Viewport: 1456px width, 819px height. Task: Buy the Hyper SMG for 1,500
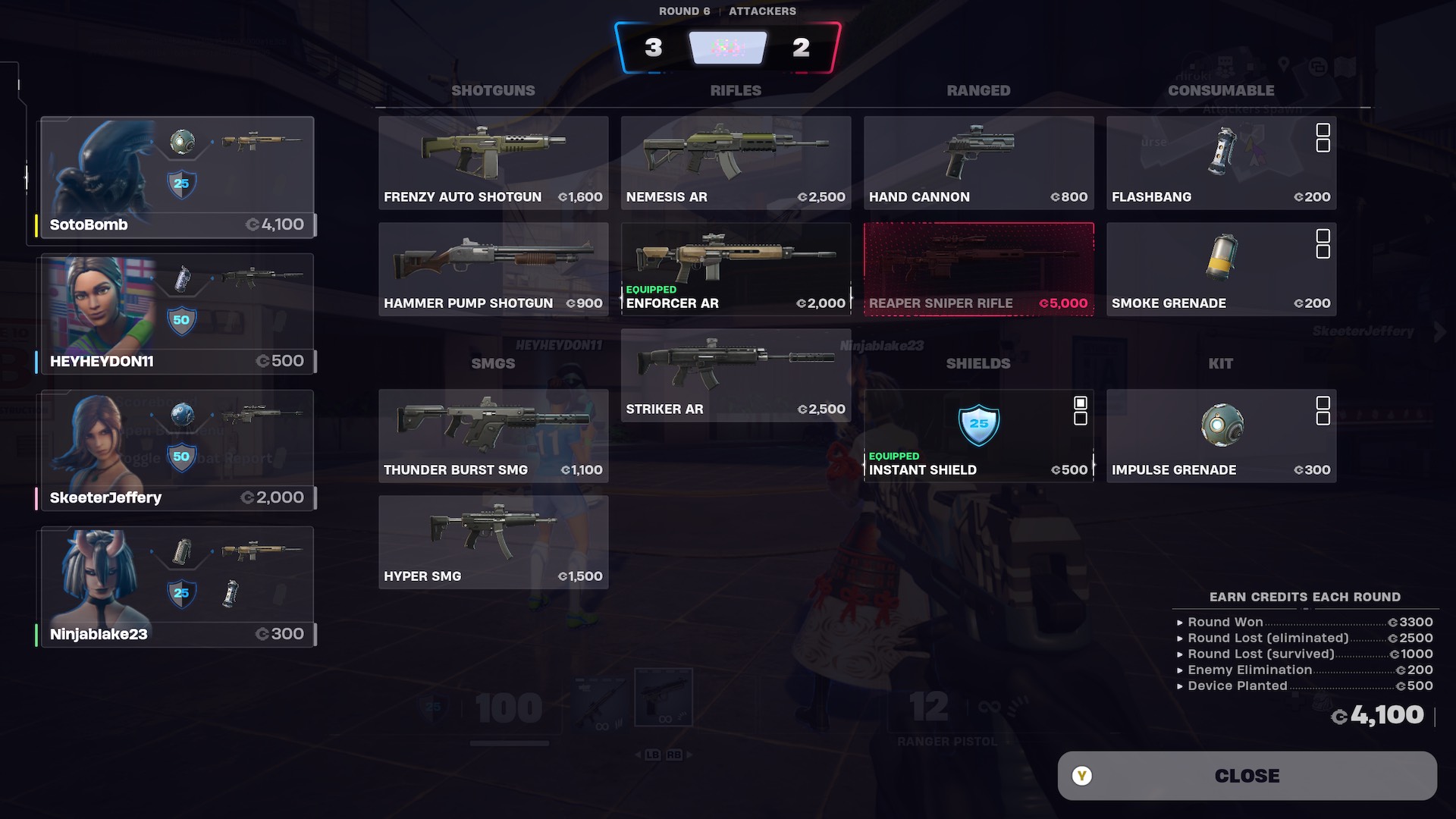(493, 541)
